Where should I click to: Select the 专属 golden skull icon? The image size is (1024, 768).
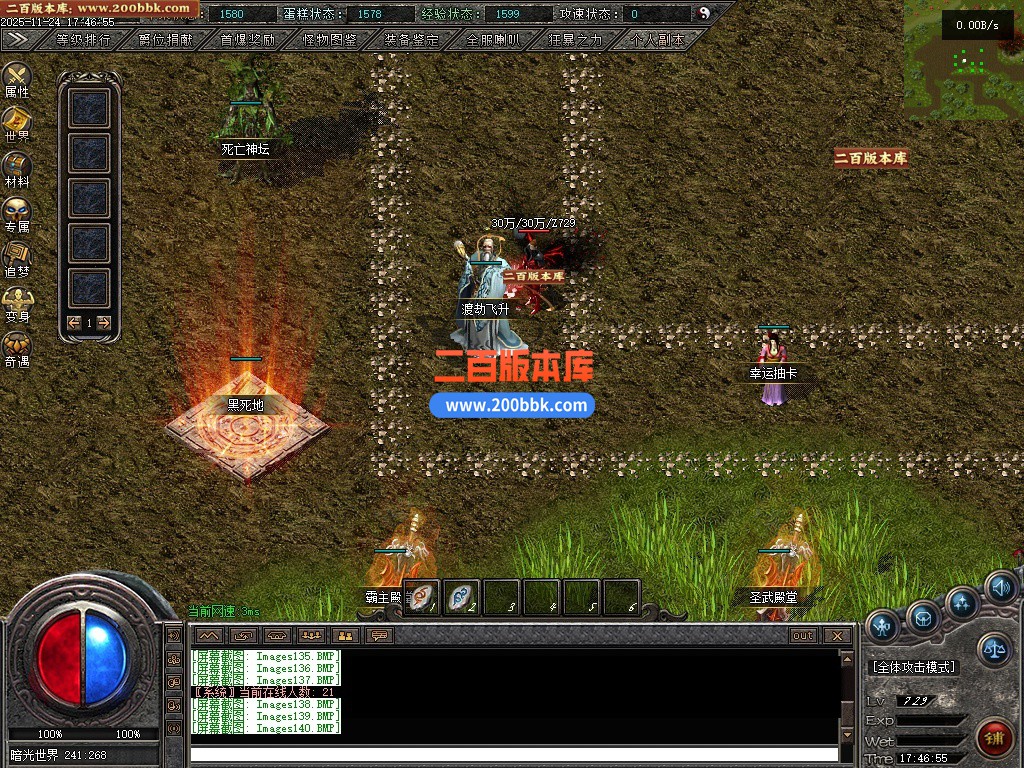click(17, 211)
